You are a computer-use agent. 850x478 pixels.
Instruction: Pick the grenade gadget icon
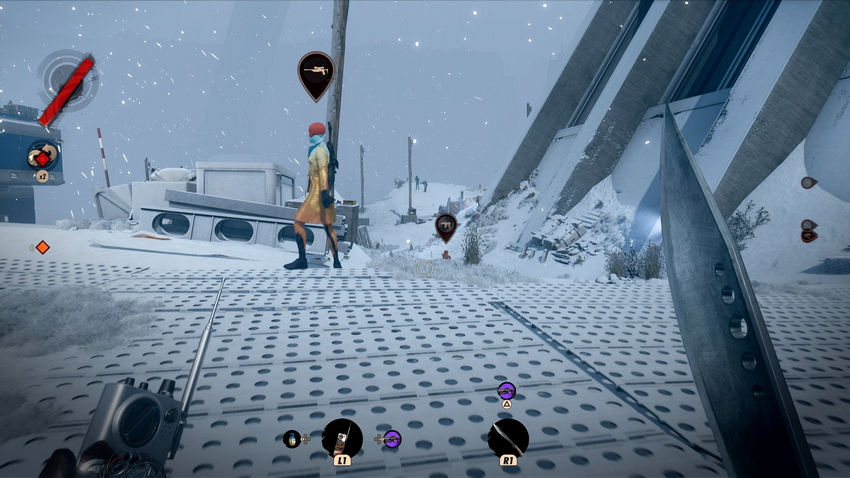292,438
